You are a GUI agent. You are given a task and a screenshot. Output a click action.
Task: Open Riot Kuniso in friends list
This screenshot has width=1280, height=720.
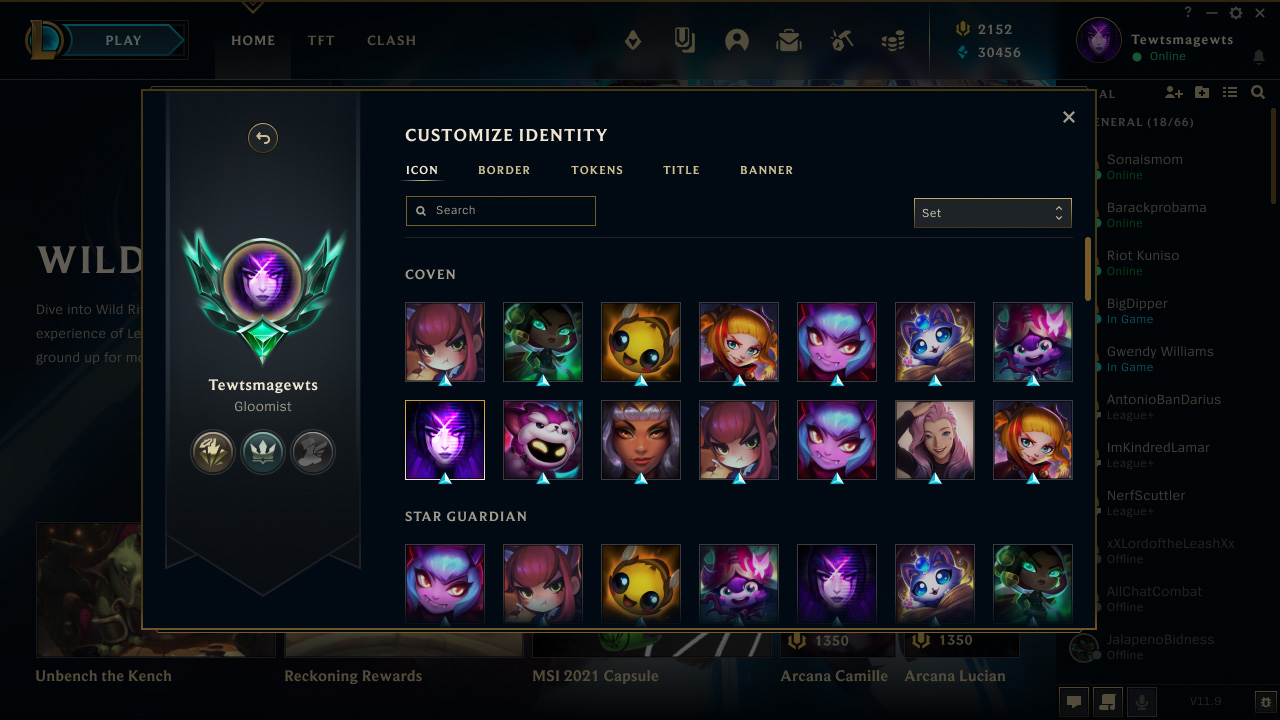click(1143, 256)
